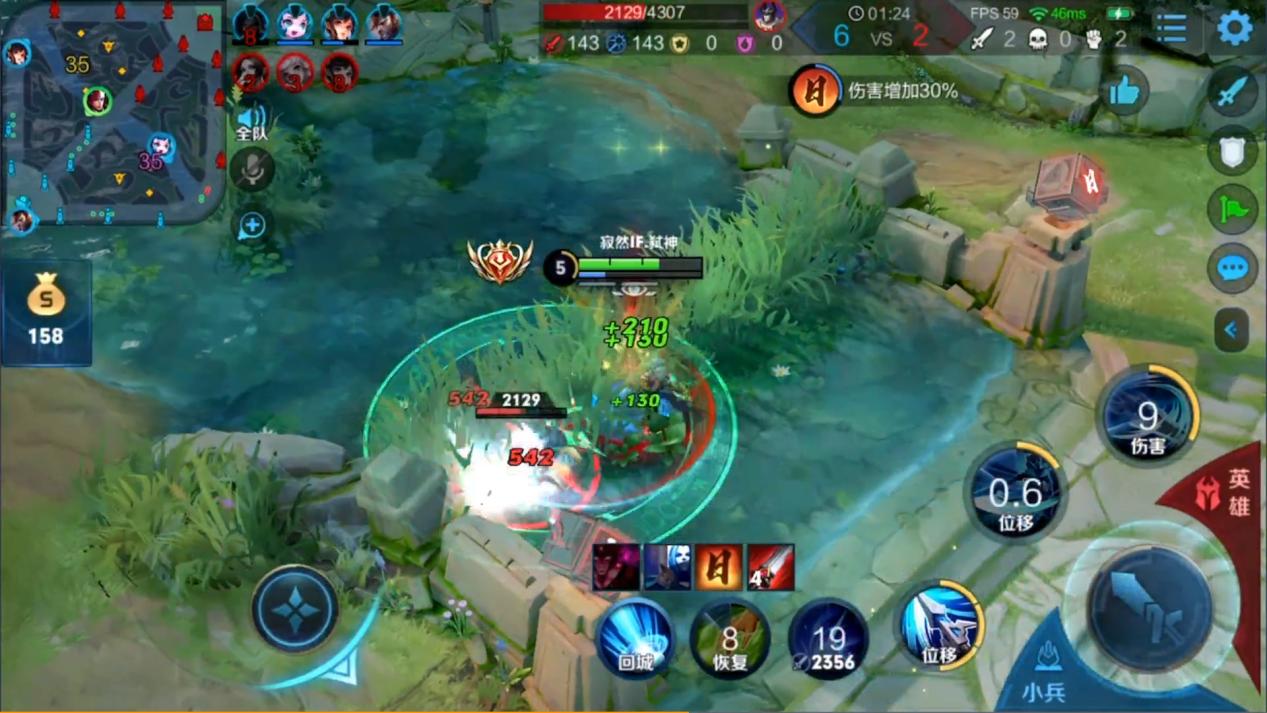Use the restore (恢复) heal skill
Image resolution: width=1267 pixels, height=713 pixels.
[x=730, y=639]
